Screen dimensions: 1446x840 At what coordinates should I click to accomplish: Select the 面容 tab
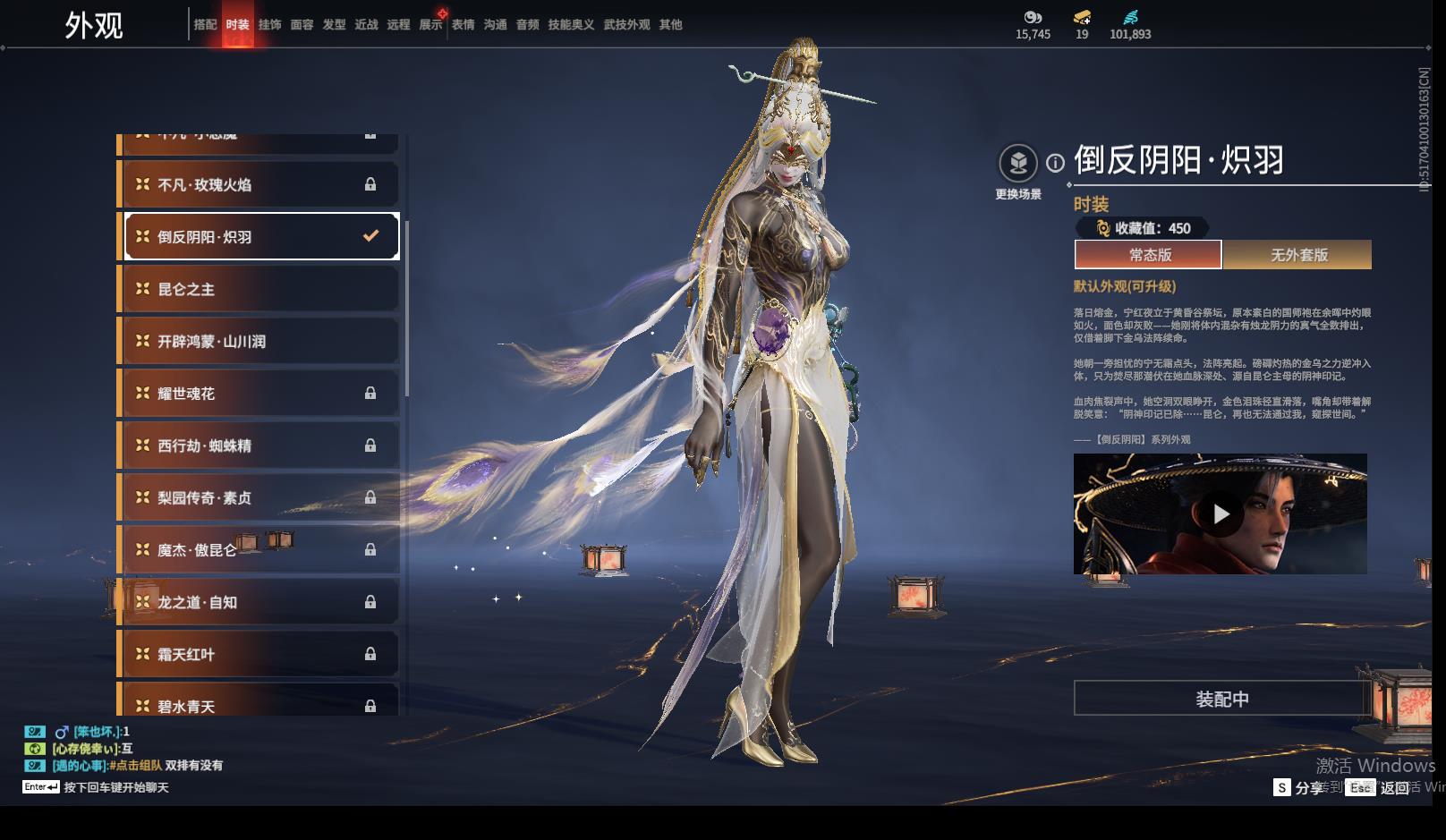(x=302, y=25)
